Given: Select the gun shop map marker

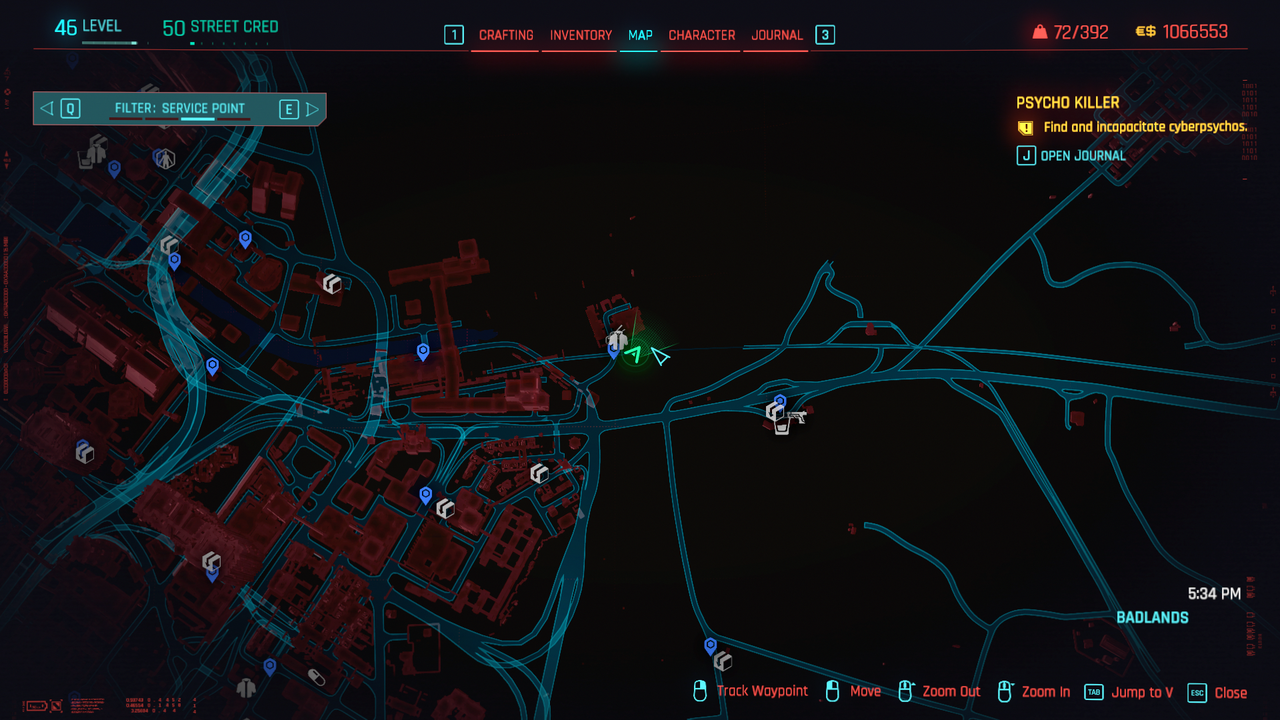Looking at the screenshot, I should (796, 415).
